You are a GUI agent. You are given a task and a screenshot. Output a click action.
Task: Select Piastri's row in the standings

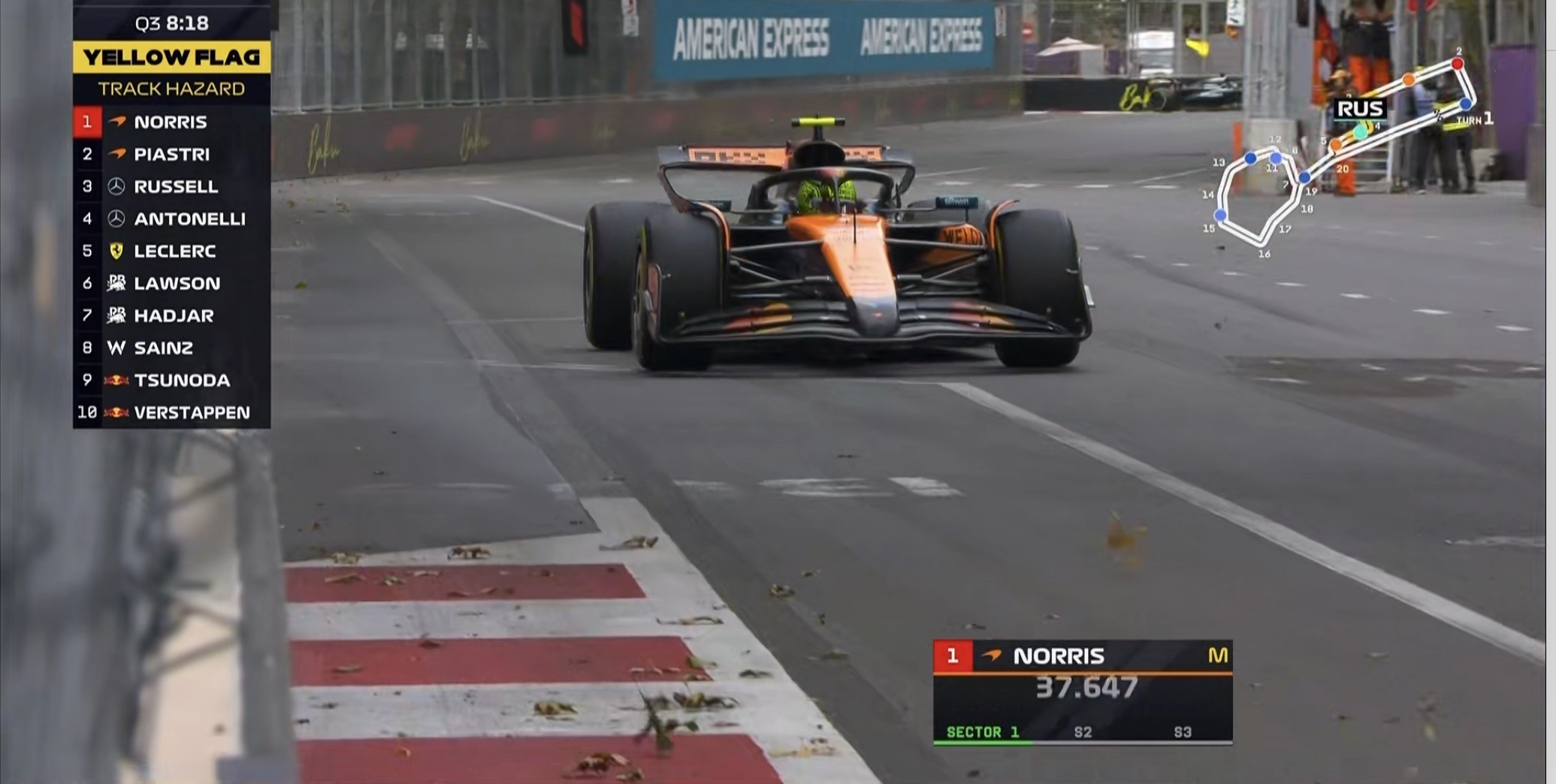point(171,154)
